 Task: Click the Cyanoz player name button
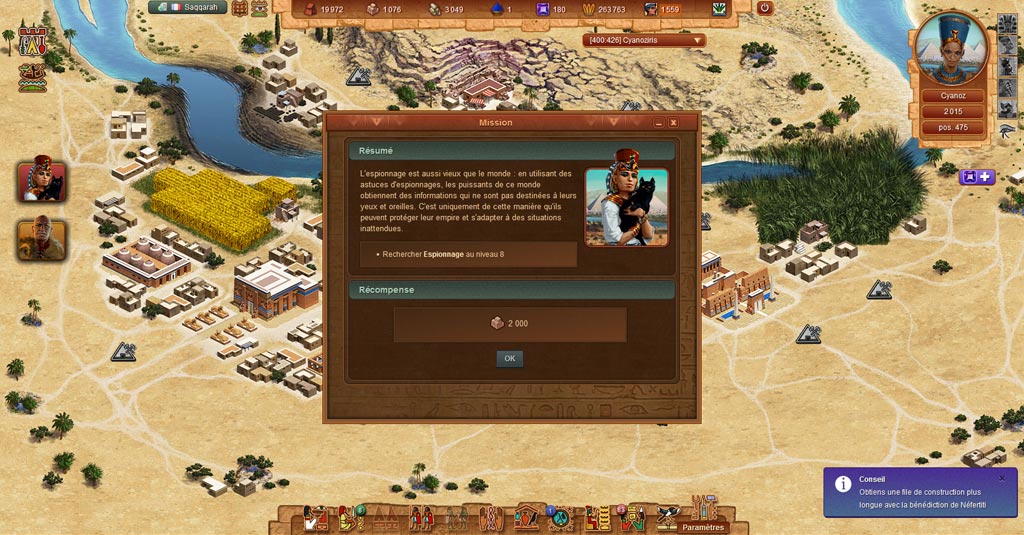(x=953, y=96)
